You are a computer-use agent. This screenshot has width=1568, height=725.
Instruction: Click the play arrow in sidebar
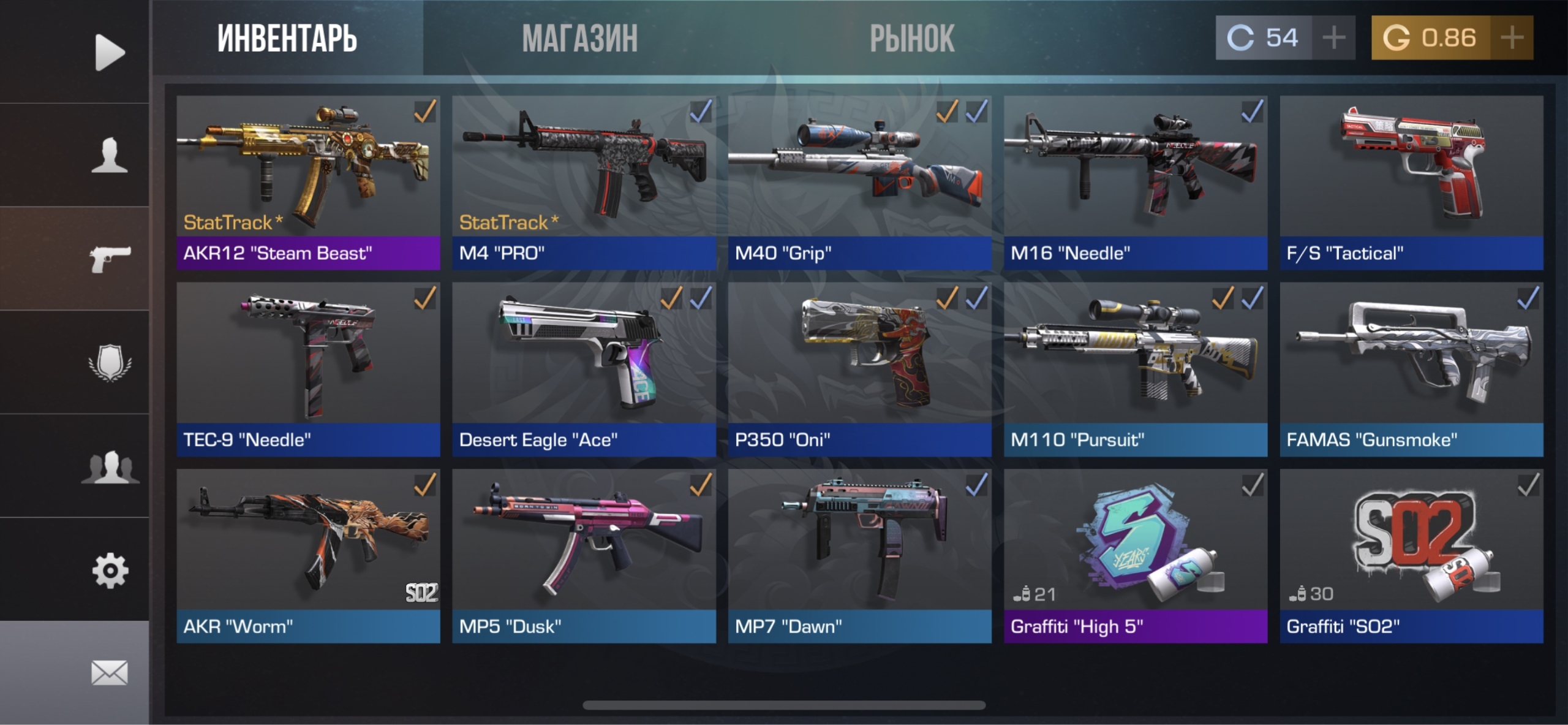pos(110,52)
